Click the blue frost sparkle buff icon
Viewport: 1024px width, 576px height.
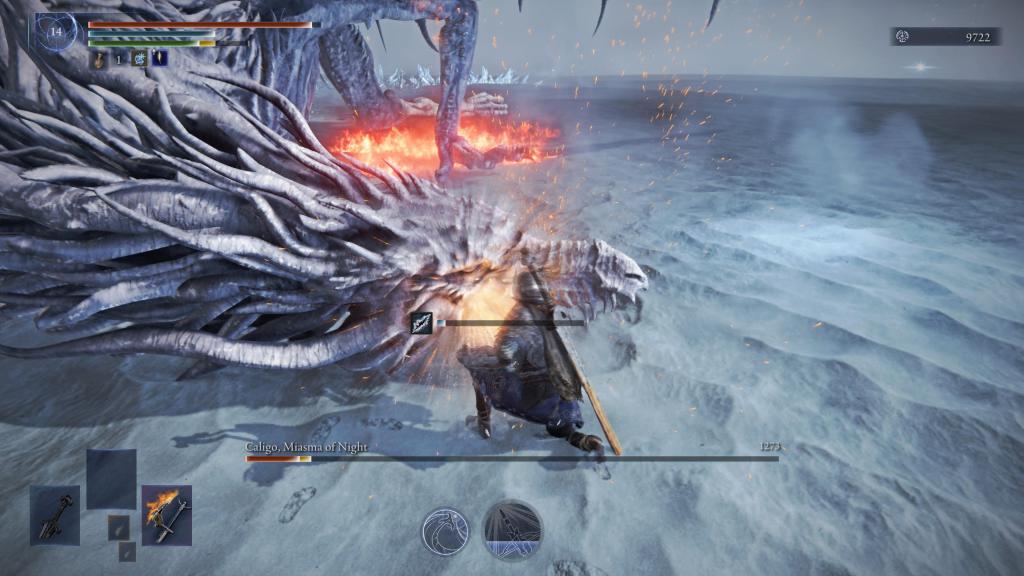pyautogui.click(x=139, y=59)
